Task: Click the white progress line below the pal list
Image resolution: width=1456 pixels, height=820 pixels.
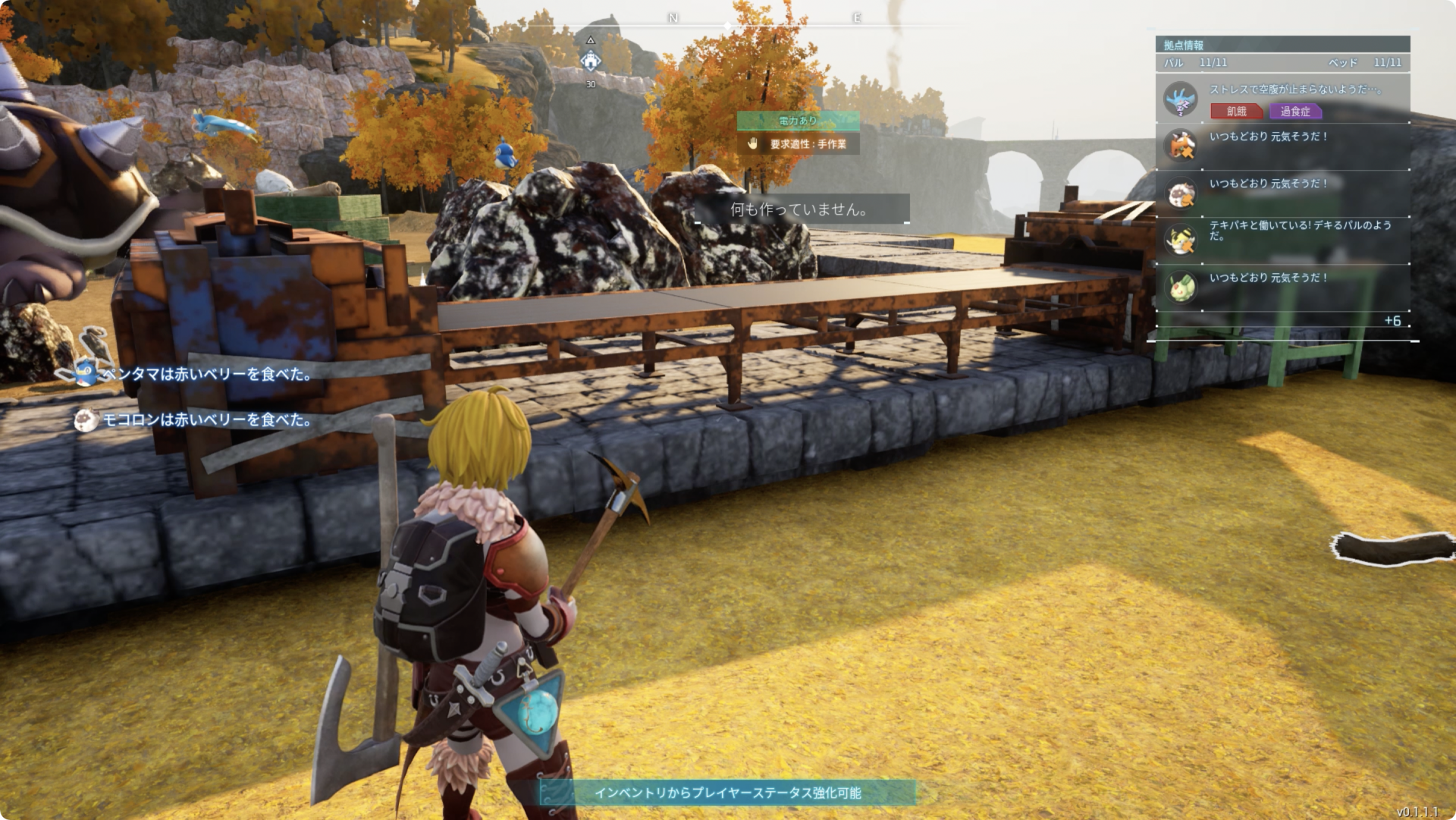Action: point(1282,341)
